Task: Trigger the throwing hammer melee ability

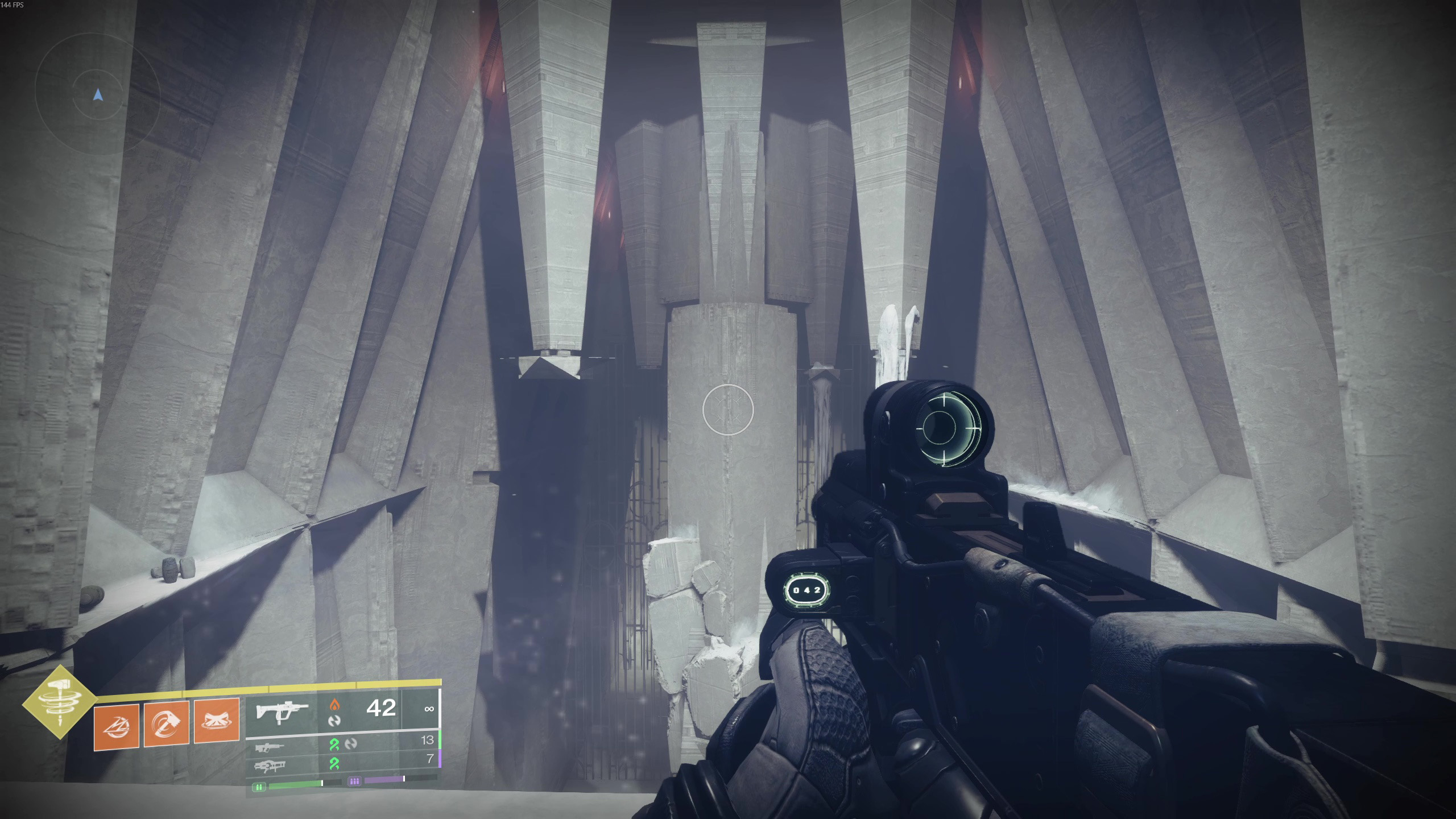Action: tap(167, 723)
